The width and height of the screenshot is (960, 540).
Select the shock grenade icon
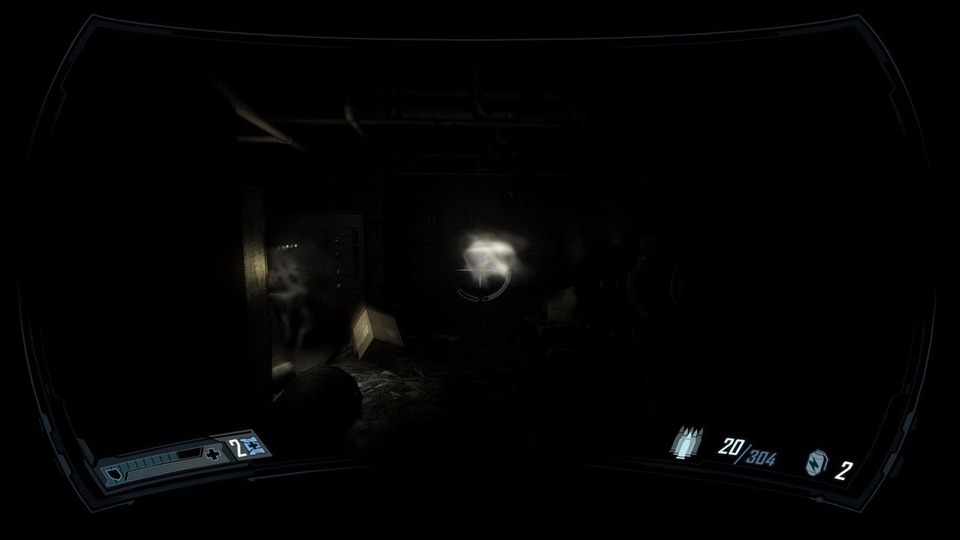point(816,463)
